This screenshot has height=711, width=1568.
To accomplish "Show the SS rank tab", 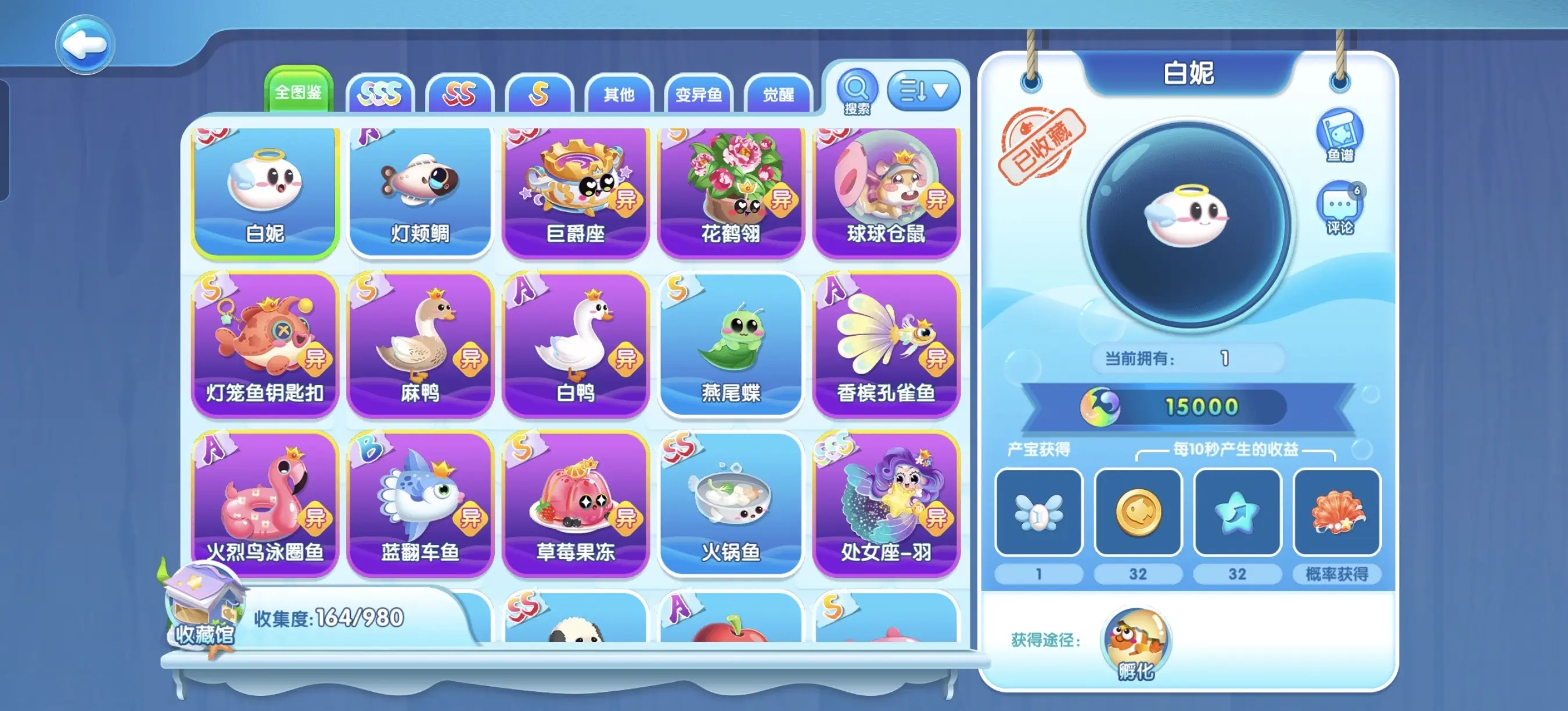I will [x=459, y=94].
